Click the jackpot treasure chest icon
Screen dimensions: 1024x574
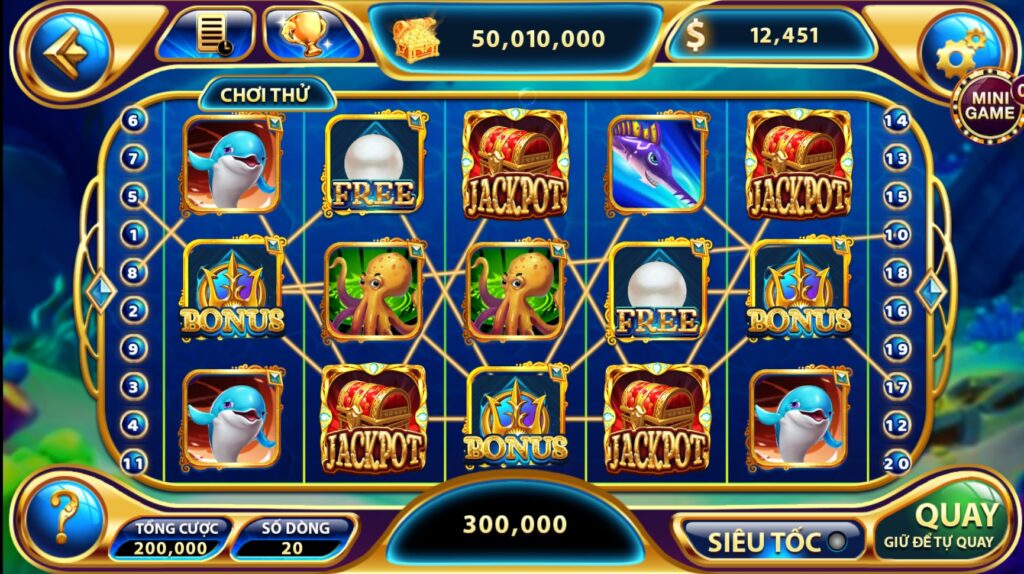[413, 38]
